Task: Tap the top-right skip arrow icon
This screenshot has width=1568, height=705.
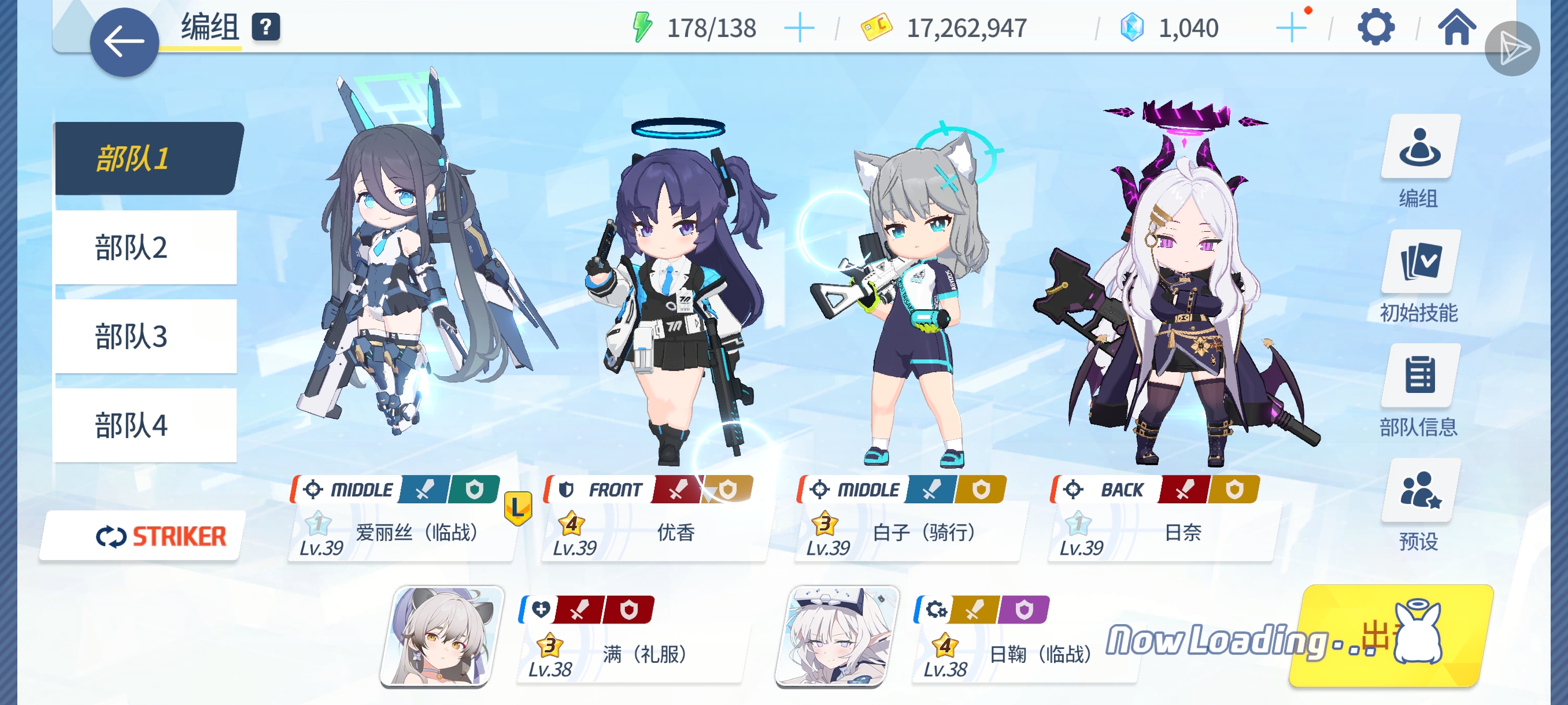Action: click(1517, 46)
